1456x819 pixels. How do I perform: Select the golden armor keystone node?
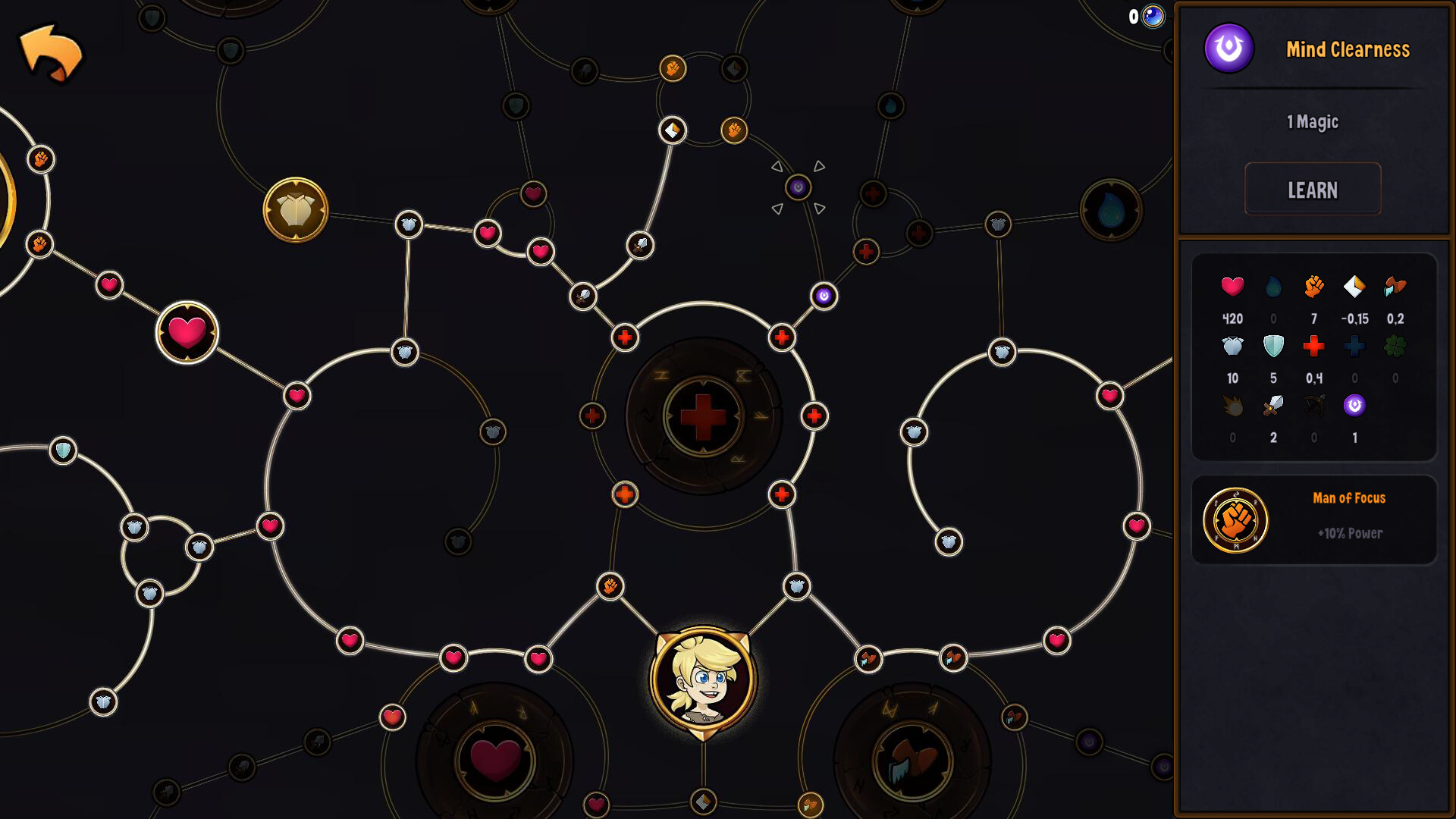click(x=297, y=210)
